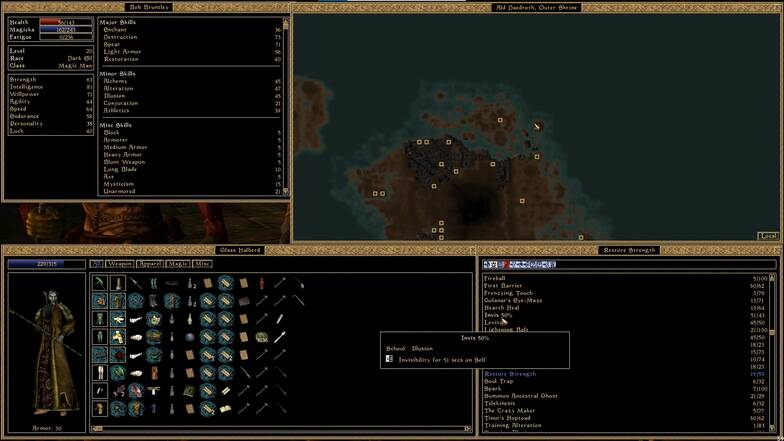
Task: Choose the Invis 50% spell
Action: [x=498, y=315]
